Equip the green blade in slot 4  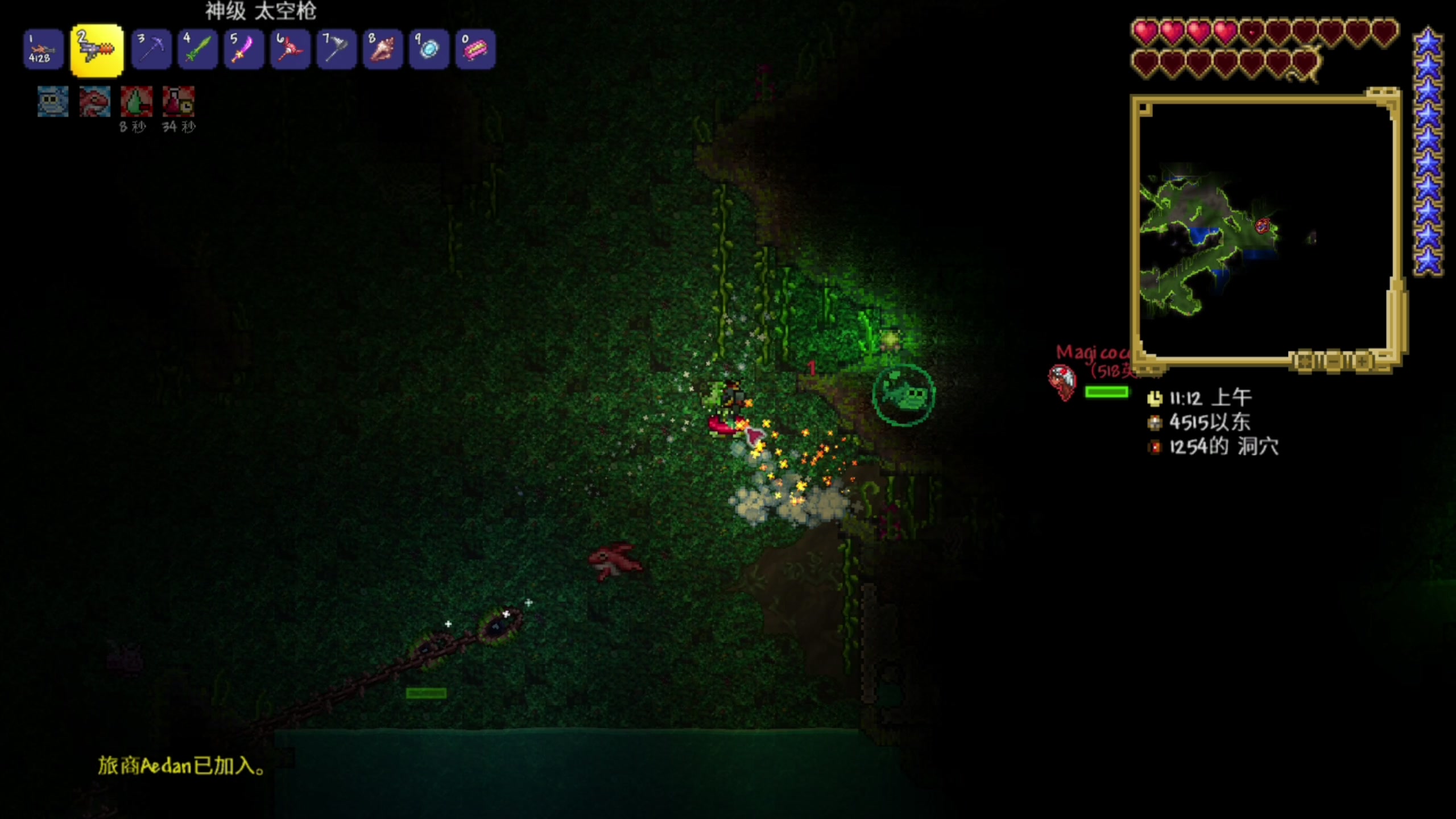(197, 50)
